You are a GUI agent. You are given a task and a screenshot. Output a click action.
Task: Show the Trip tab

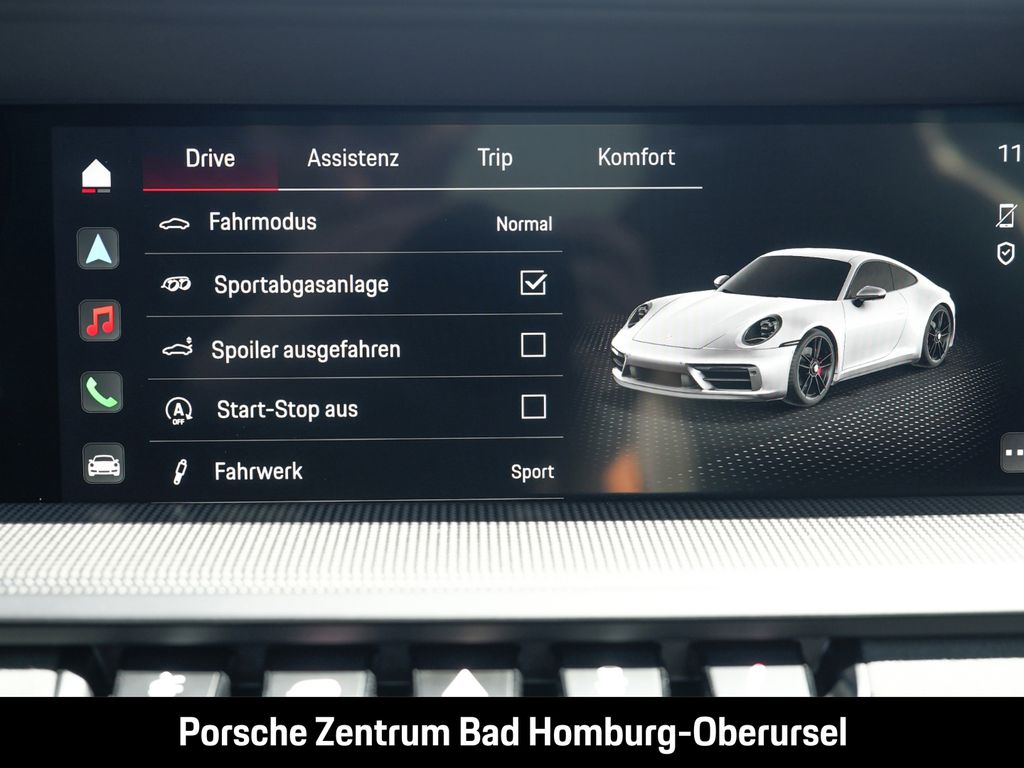tap(495, 158)
